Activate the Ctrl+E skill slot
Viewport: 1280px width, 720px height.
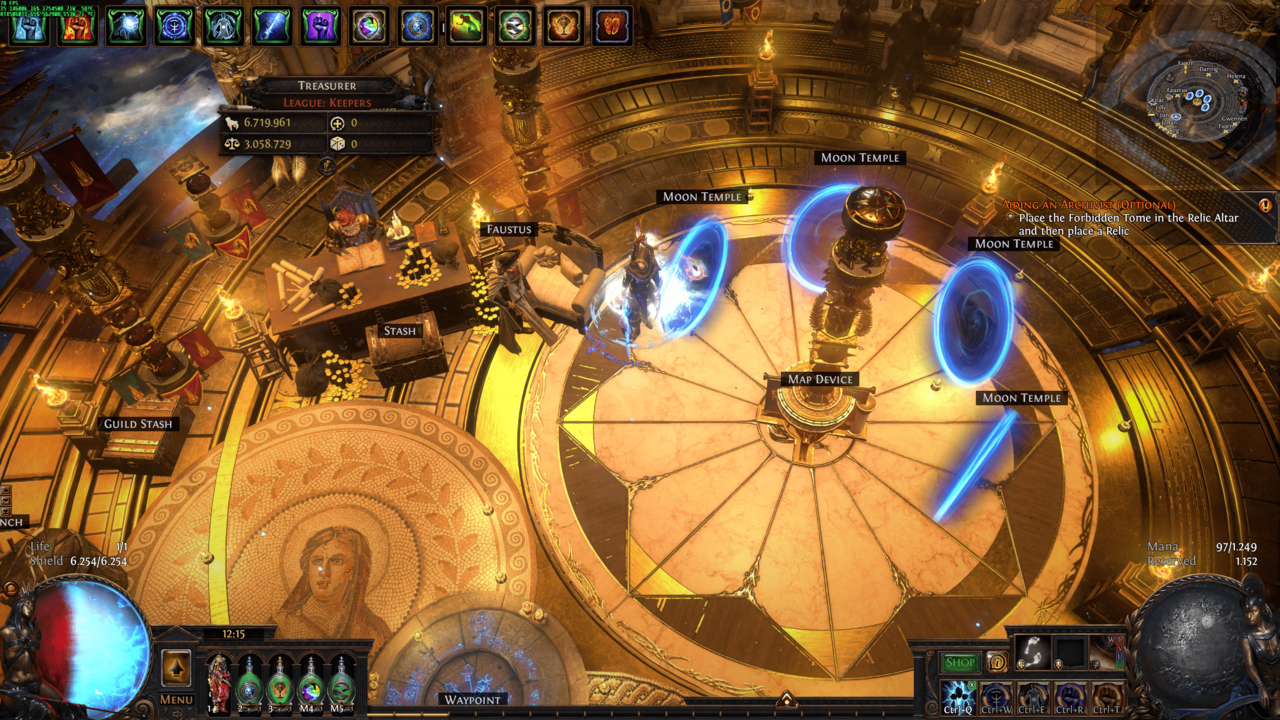click(1032, 696)
